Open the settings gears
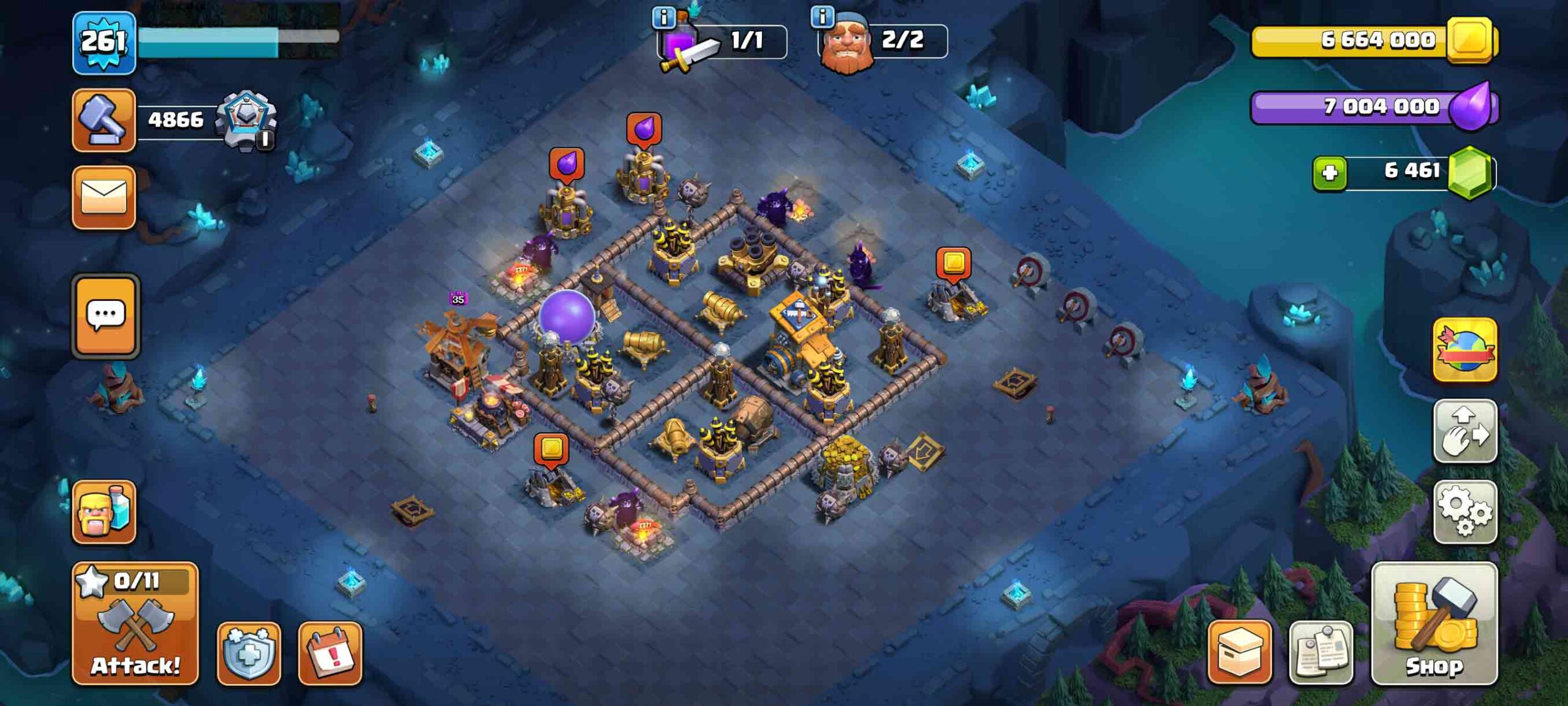 1464,512
